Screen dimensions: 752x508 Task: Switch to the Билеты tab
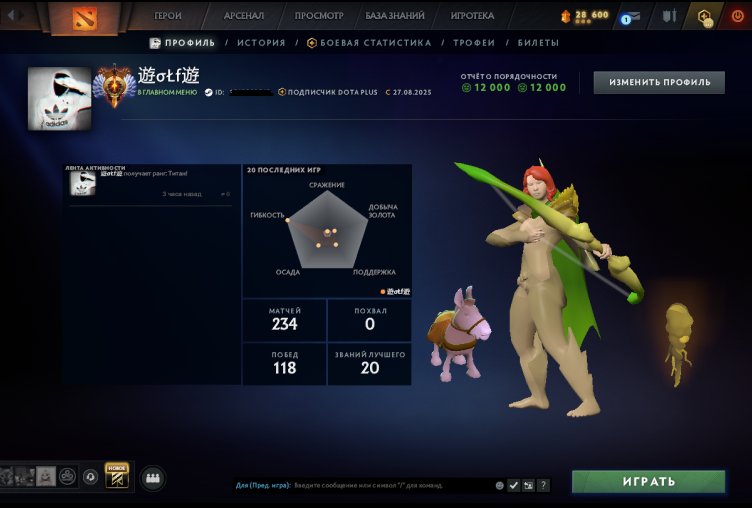(538, 43)
